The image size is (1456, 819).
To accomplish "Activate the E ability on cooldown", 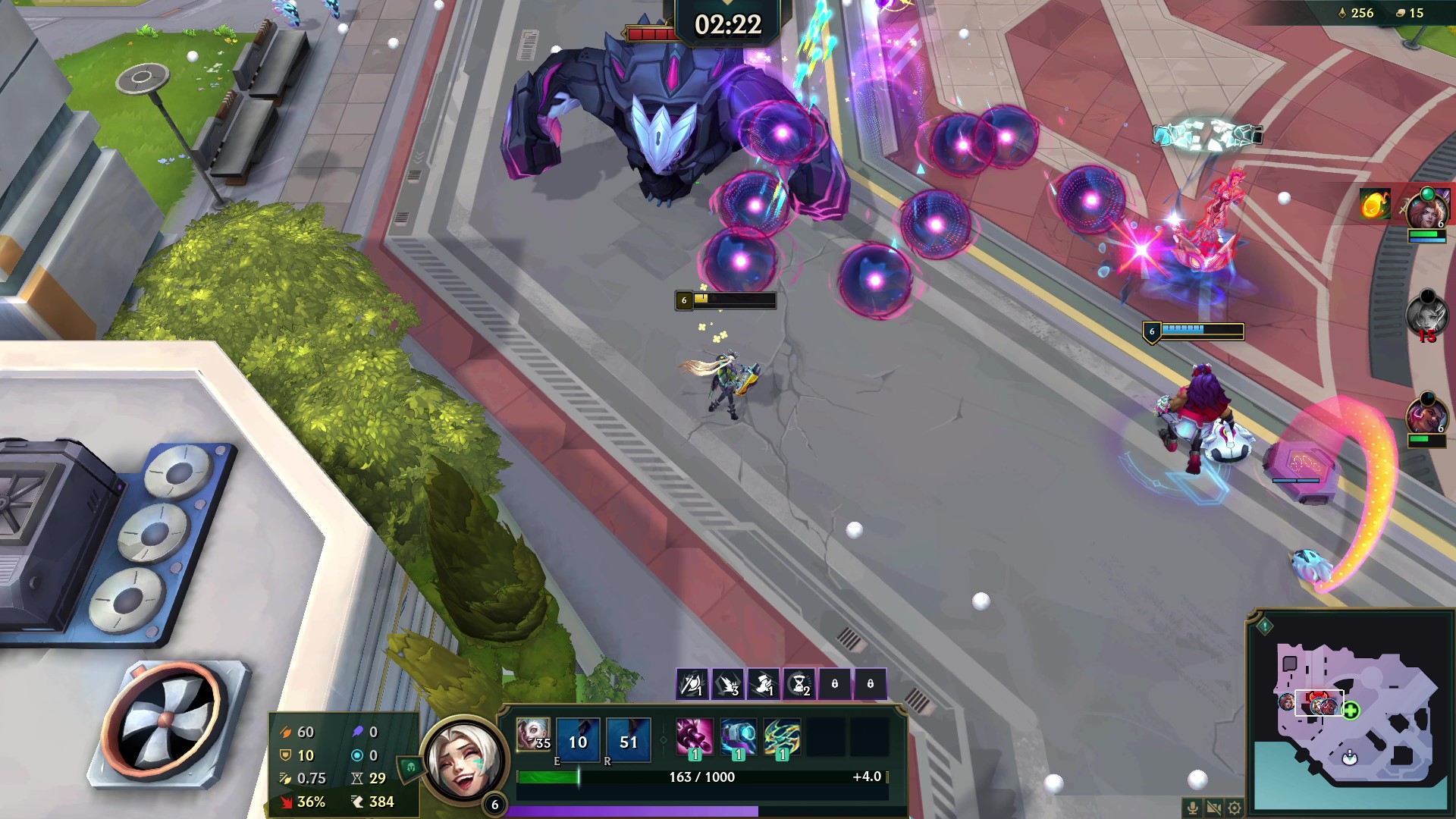I will click(578, 741).
